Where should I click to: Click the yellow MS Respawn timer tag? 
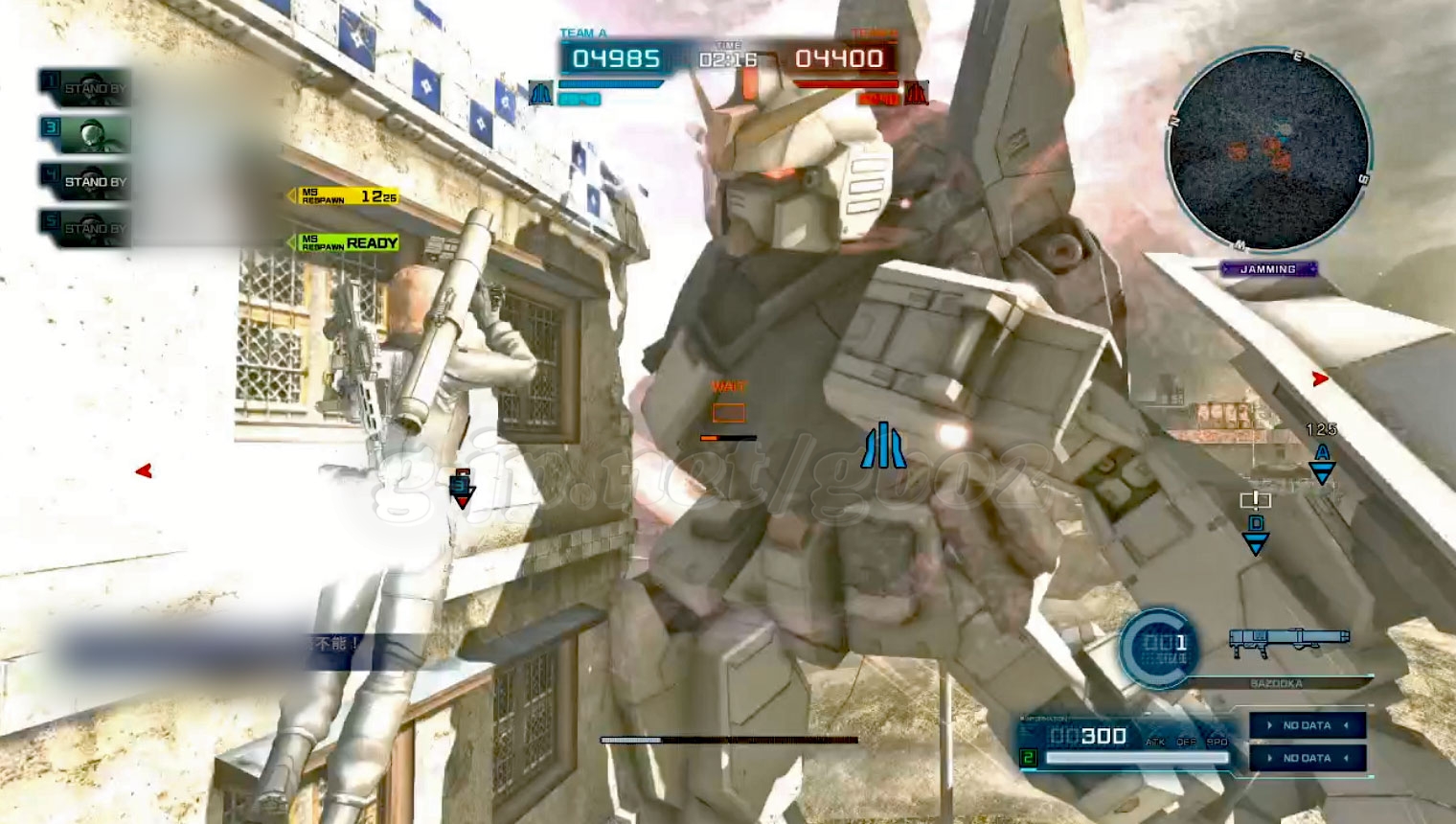pyautogui.click(x=348, y=196)
